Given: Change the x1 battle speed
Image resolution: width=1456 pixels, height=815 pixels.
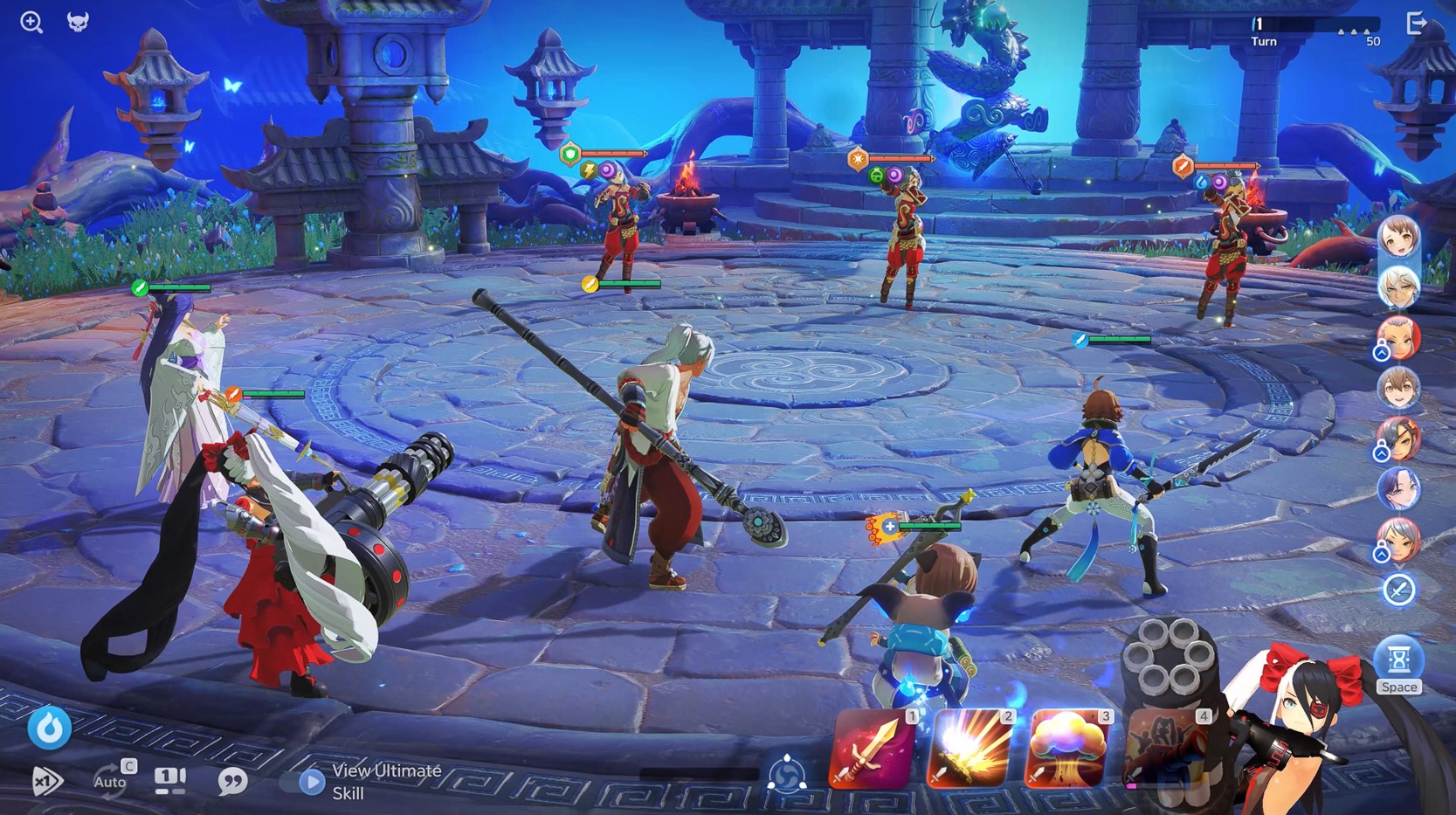Looking at the screenshot, I should [46, 780].
